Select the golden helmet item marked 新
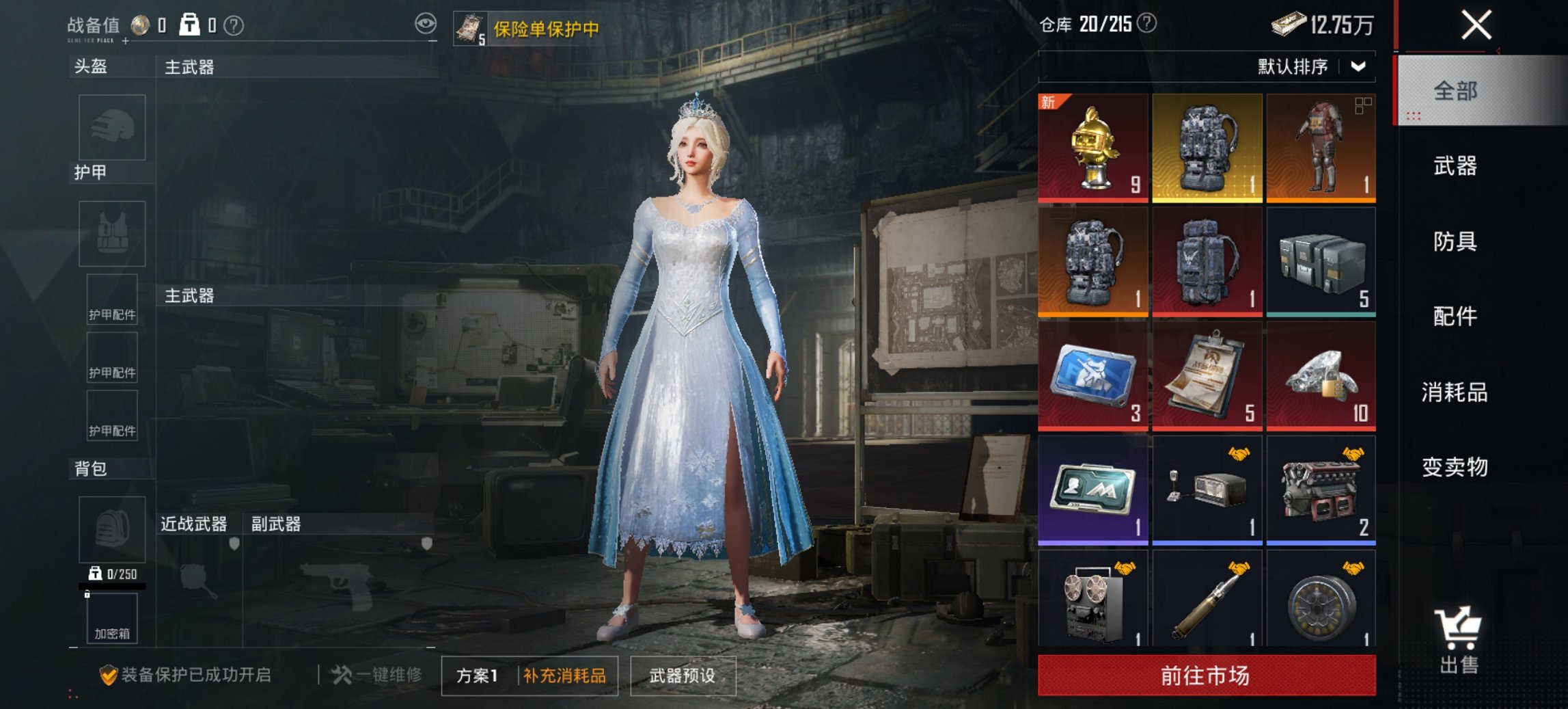This screenshot has width=1568, height=709. click(1093, 146)
